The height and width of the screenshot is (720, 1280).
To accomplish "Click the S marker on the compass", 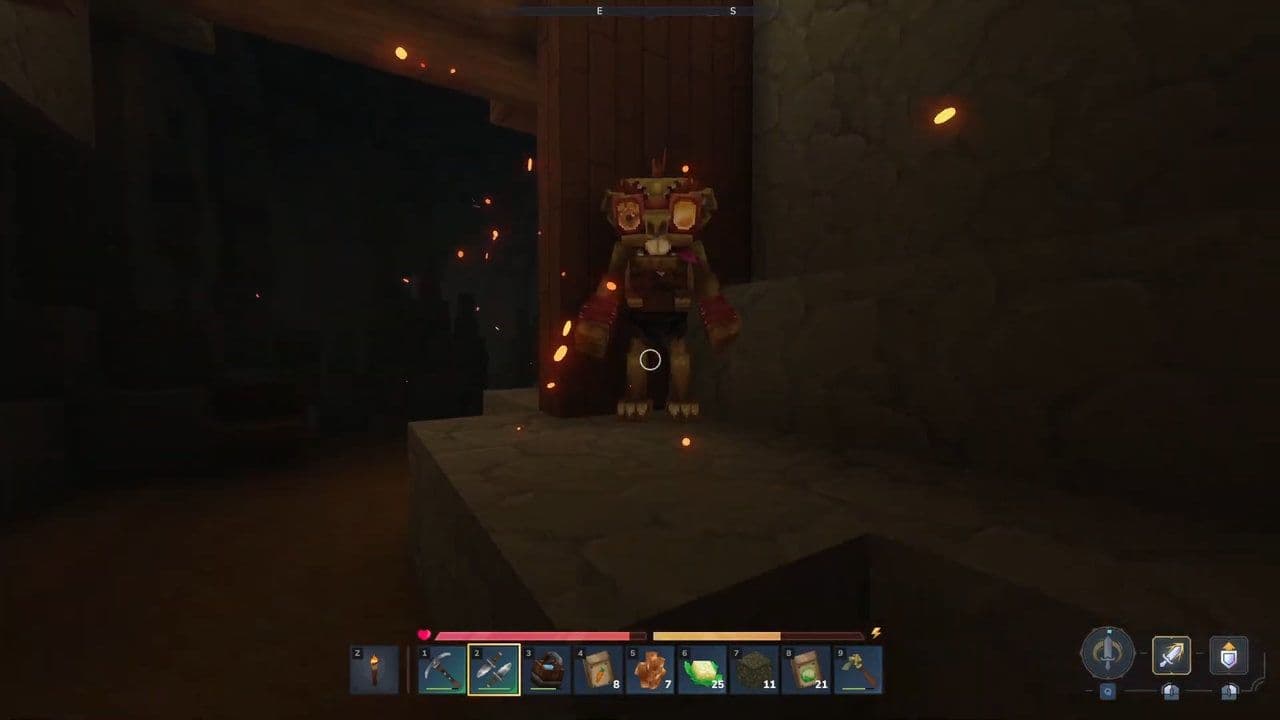I will 732,12.
